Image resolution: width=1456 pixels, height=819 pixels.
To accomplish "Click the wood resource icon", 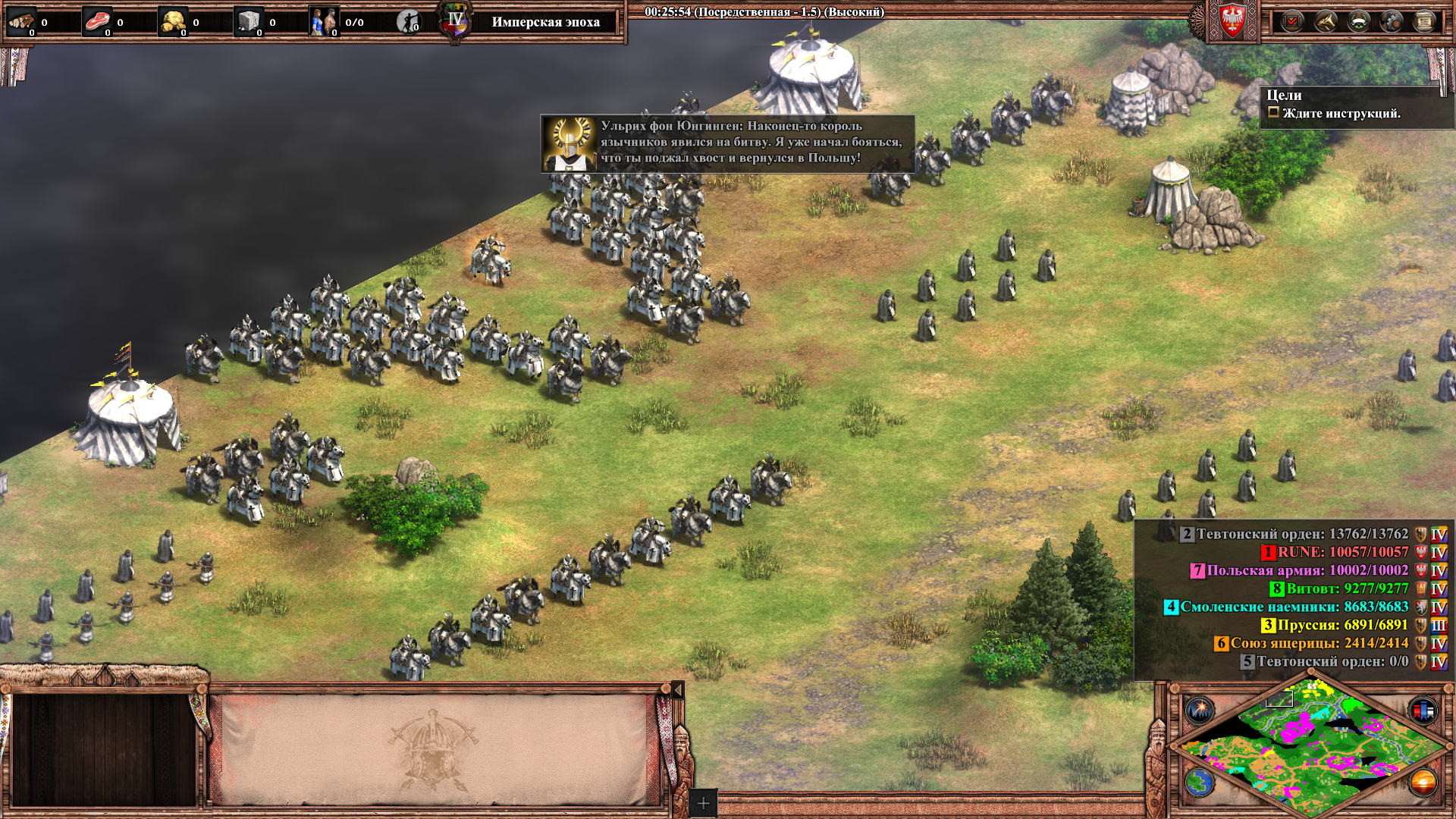I will [x=21, y=22].
